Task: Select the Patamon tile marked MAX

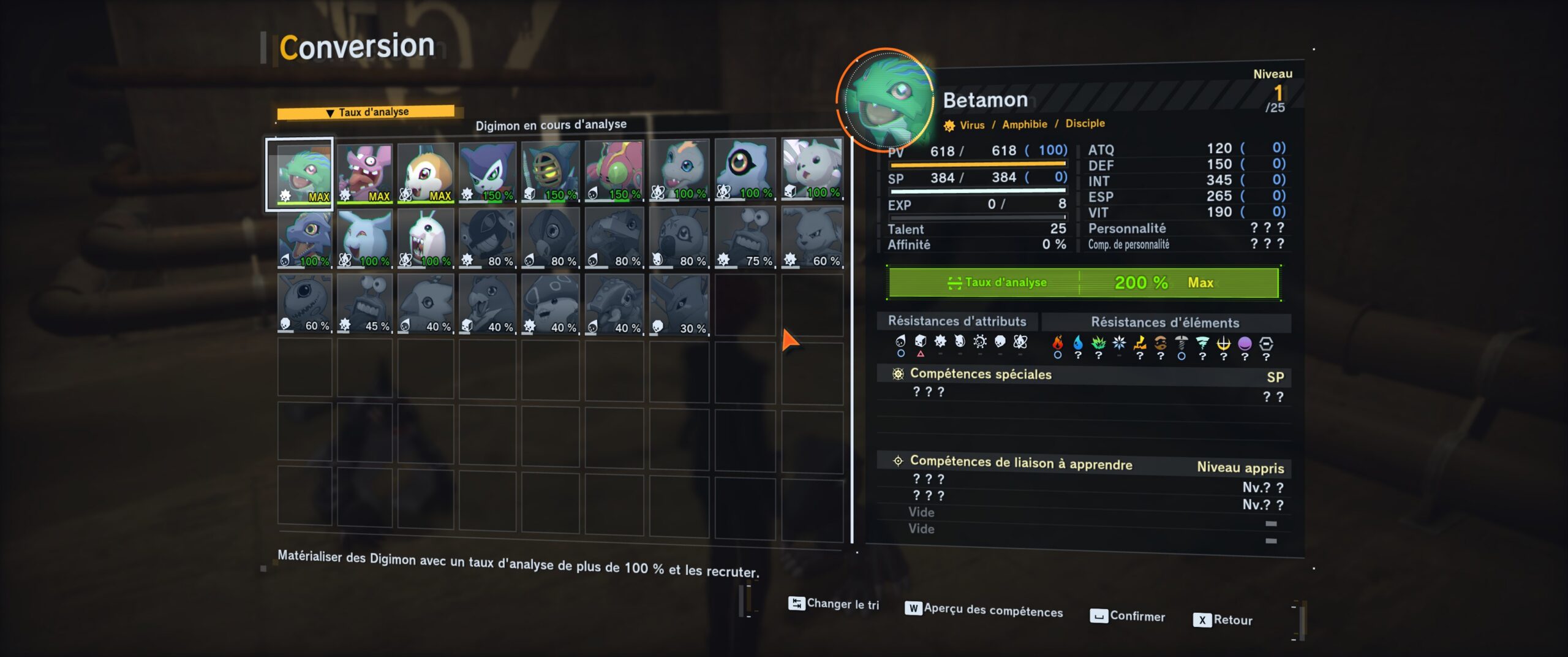Action: (426, 173)
